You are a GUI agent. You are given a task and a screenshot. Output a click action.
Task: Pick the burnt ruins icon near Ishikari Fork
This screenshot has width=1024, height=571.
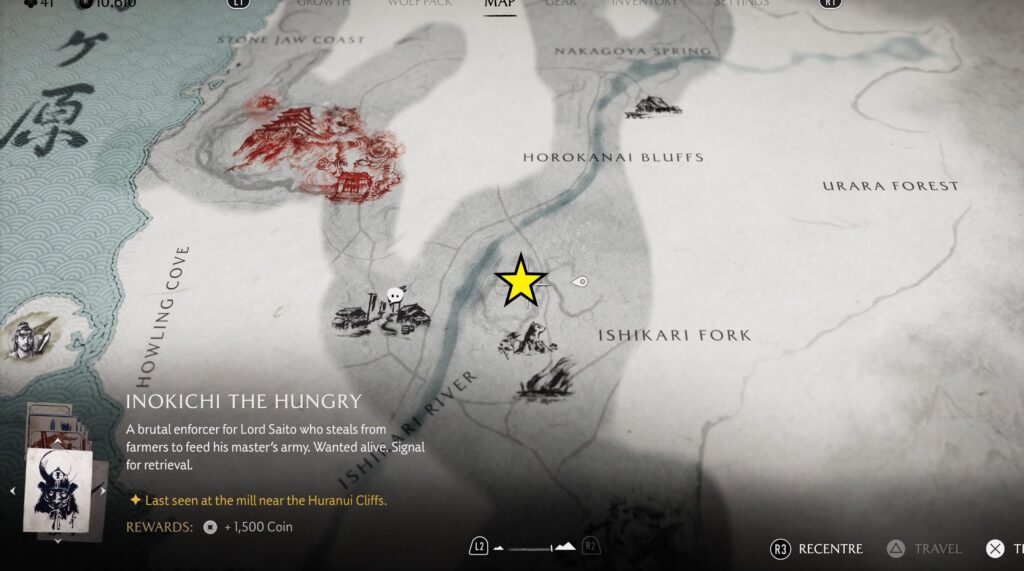coord(545,380)
